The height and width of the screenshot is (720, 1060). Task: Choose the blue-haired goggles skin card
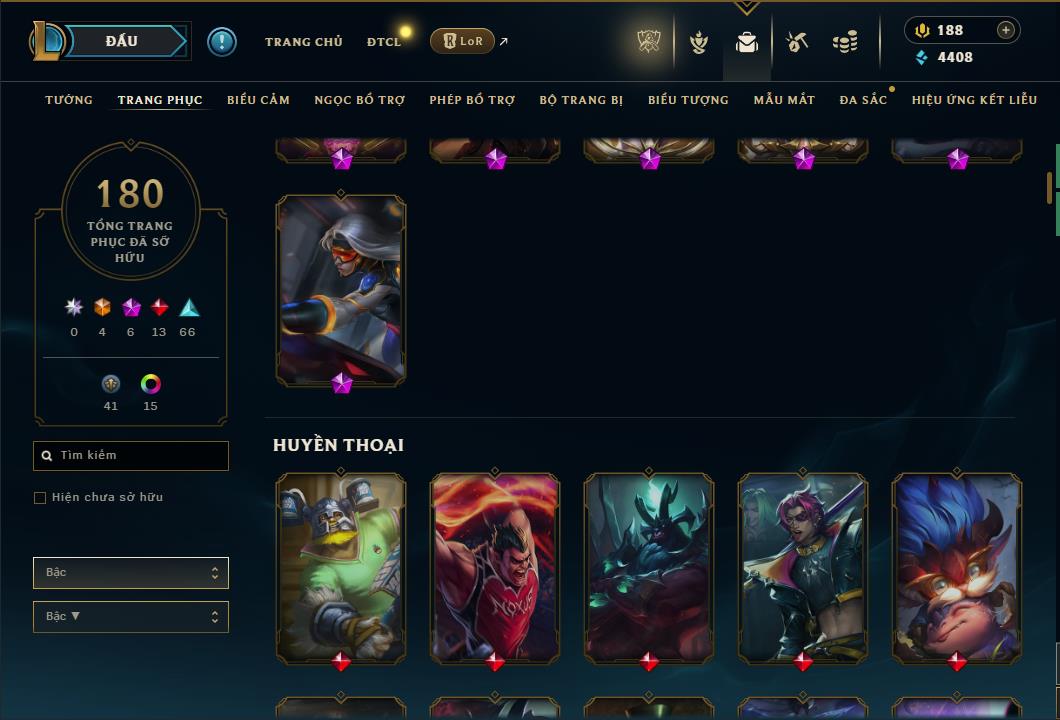click(957, 568)
